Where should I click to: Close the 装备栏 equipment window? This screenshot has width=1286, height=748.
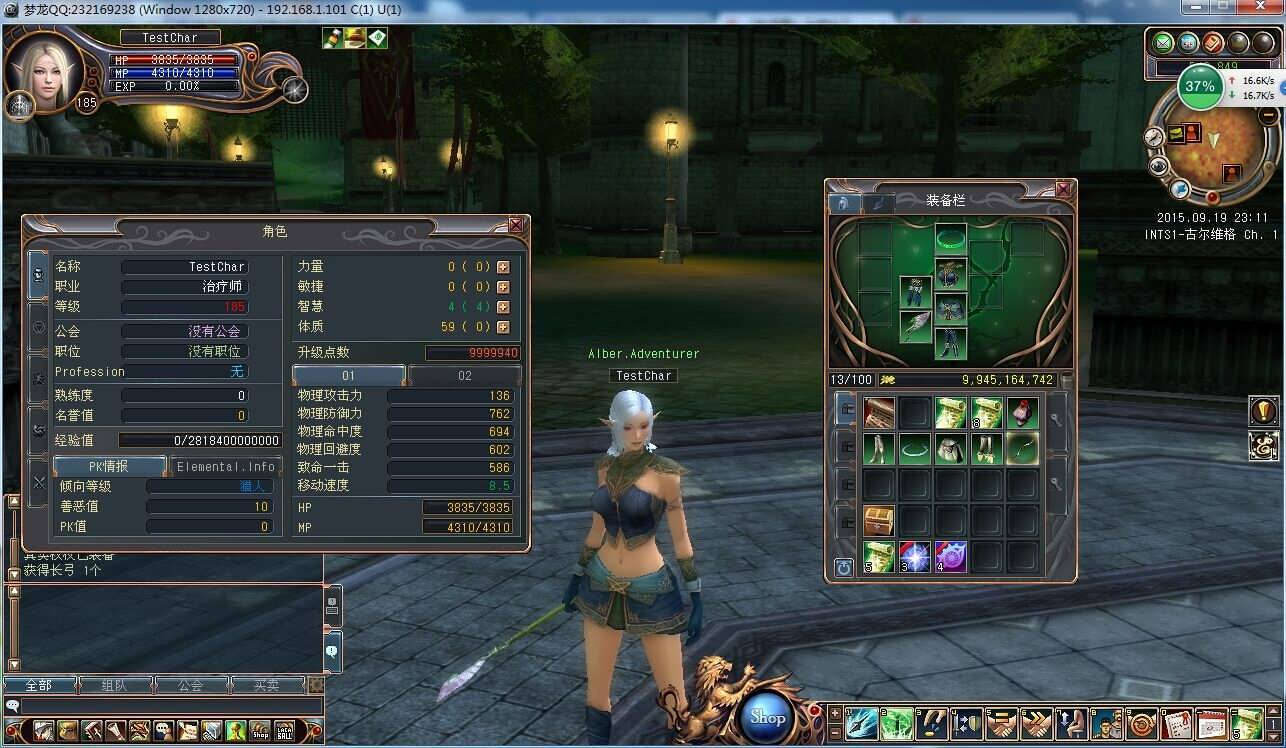pos(1063,189)
